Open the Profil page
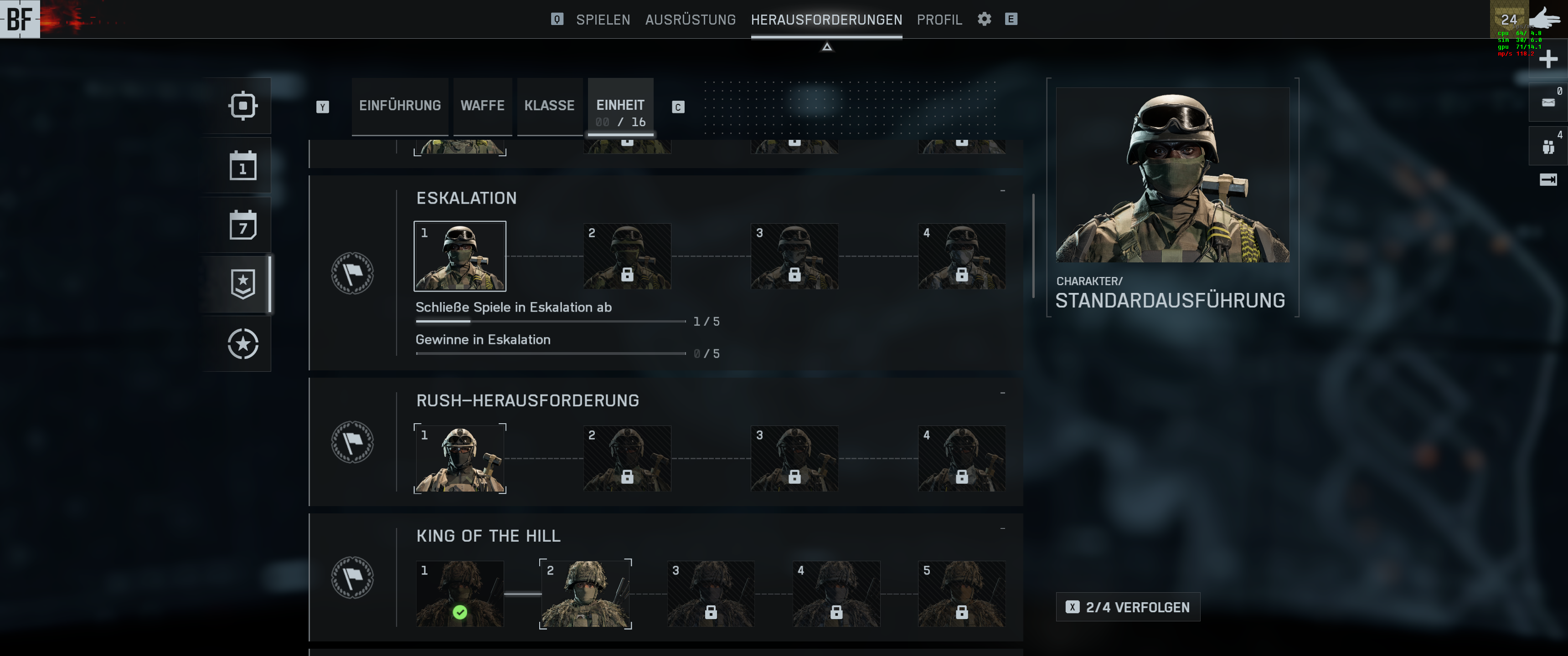Image resolution: width=1568 pixels, height=656 pixels. (939, 20)
